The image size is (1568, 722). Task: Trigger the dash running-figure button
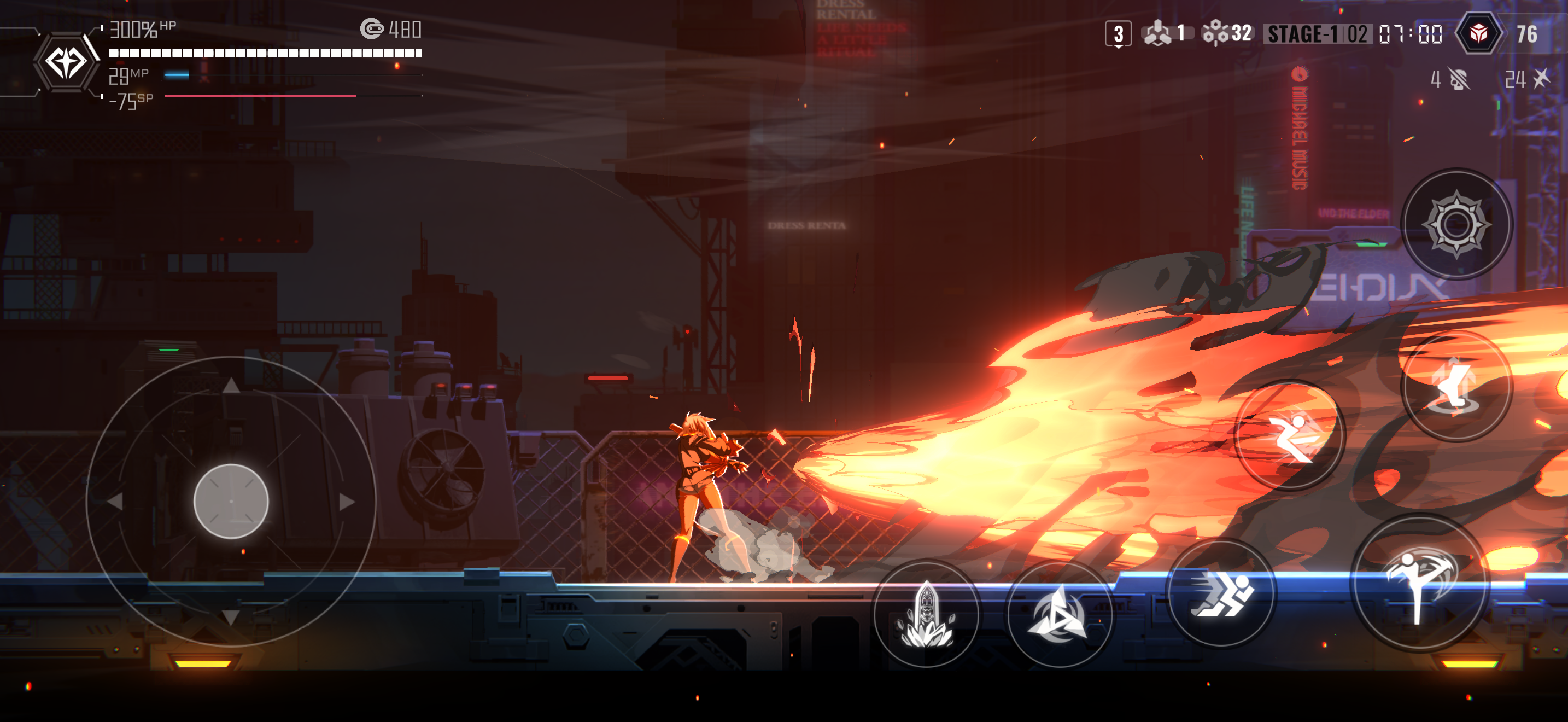(1221, 592)
